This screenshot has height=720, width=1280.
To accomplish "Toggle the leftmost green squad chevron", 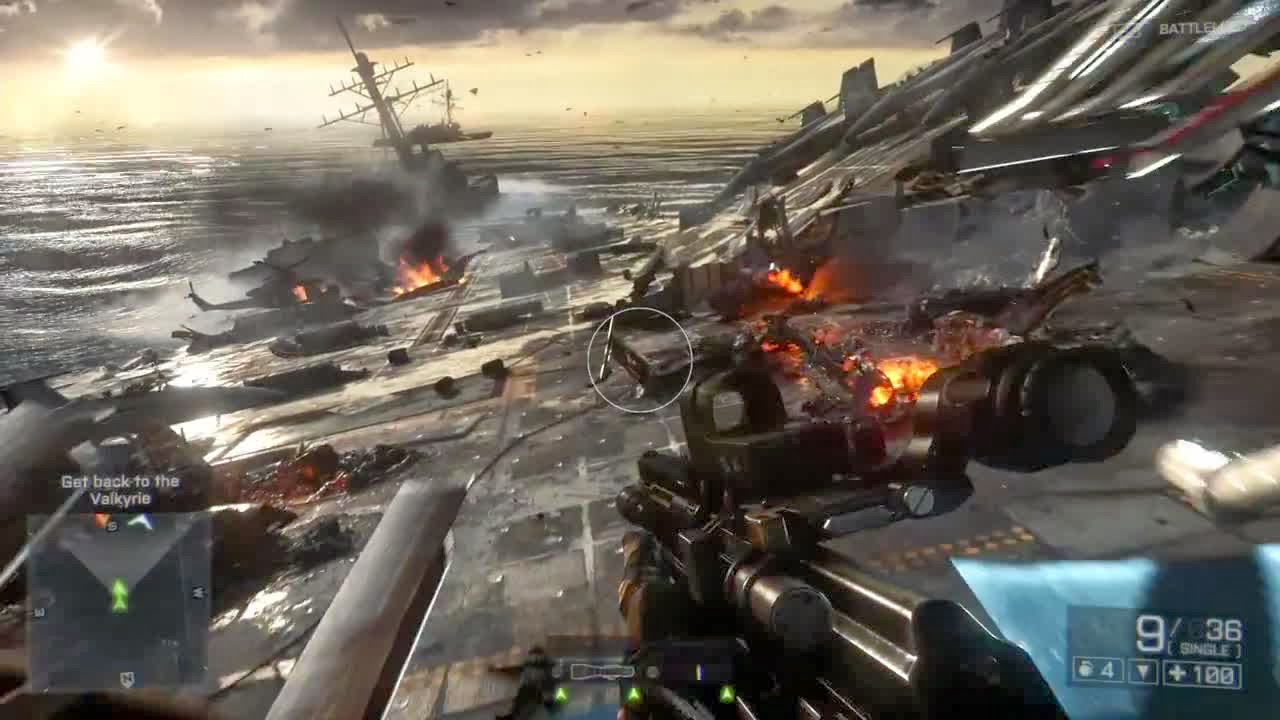I will (x=561, y=695).
